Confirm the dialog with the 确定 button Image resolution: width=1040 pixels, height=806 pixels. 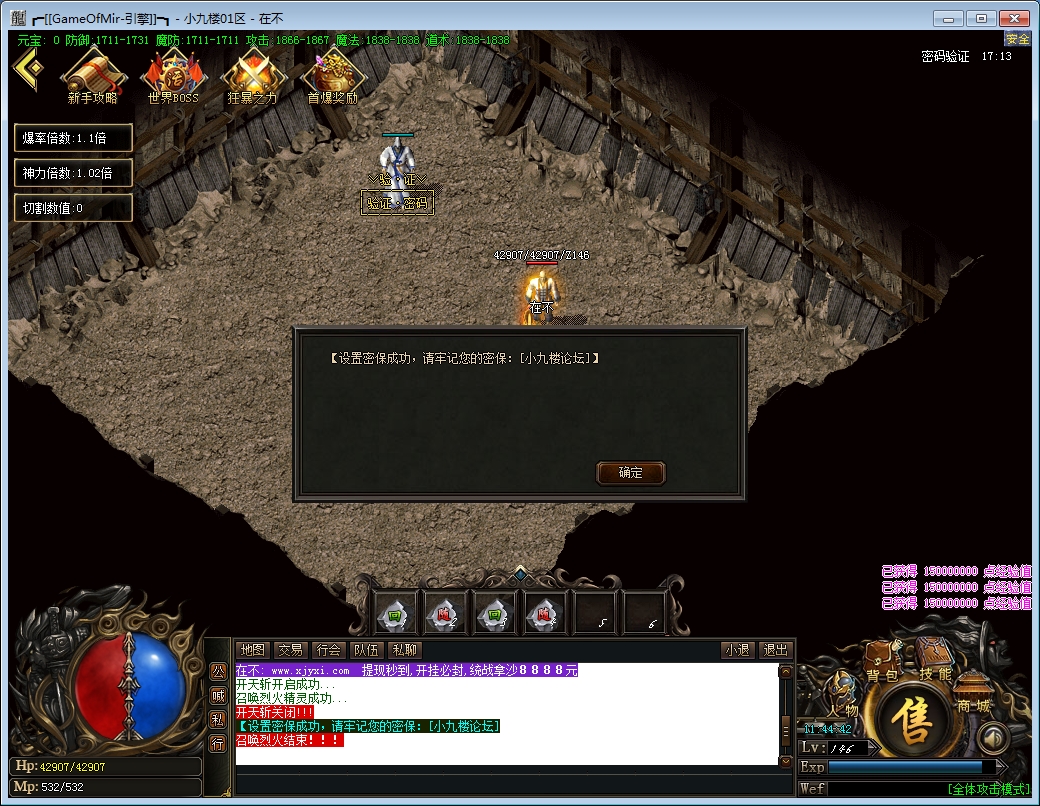(x=630, y=473)
